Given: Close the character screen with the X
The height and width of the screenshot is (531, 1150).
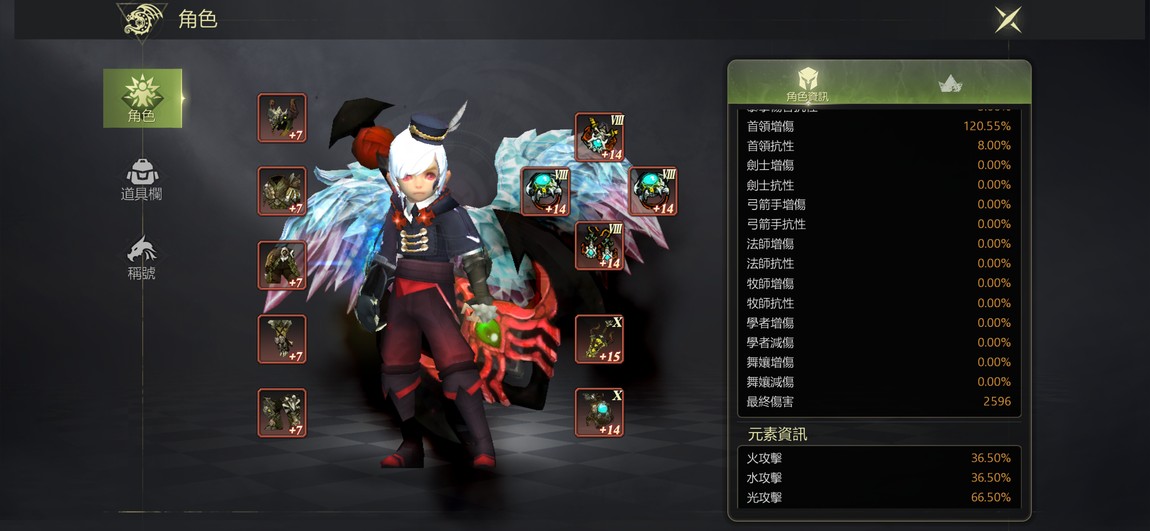Looking at the screenshot, I should coord(1007,19).
